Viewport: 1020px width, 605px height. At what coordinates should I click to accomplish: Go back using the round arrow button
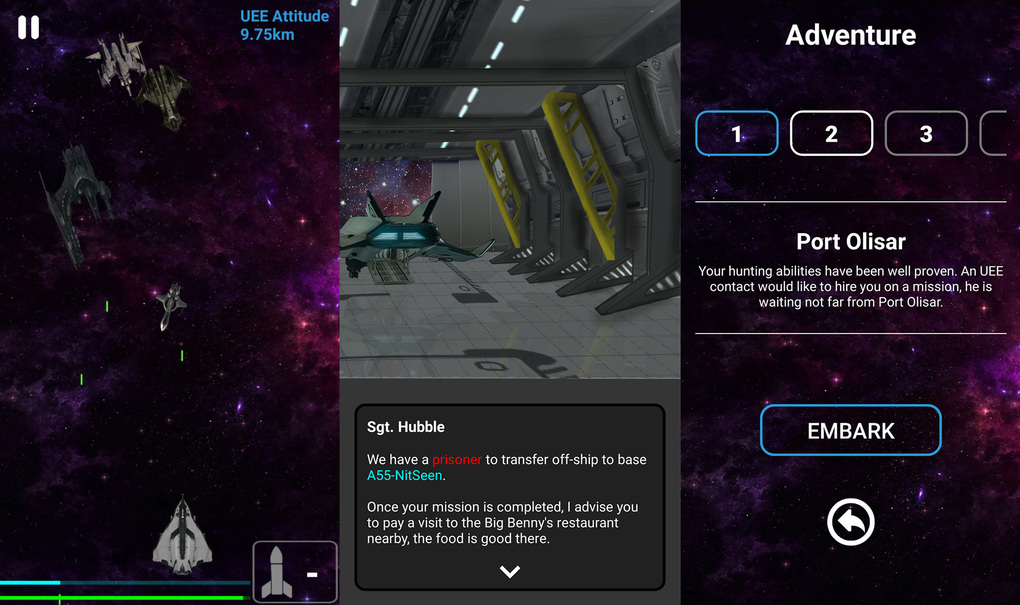click(x=850, y=521)
